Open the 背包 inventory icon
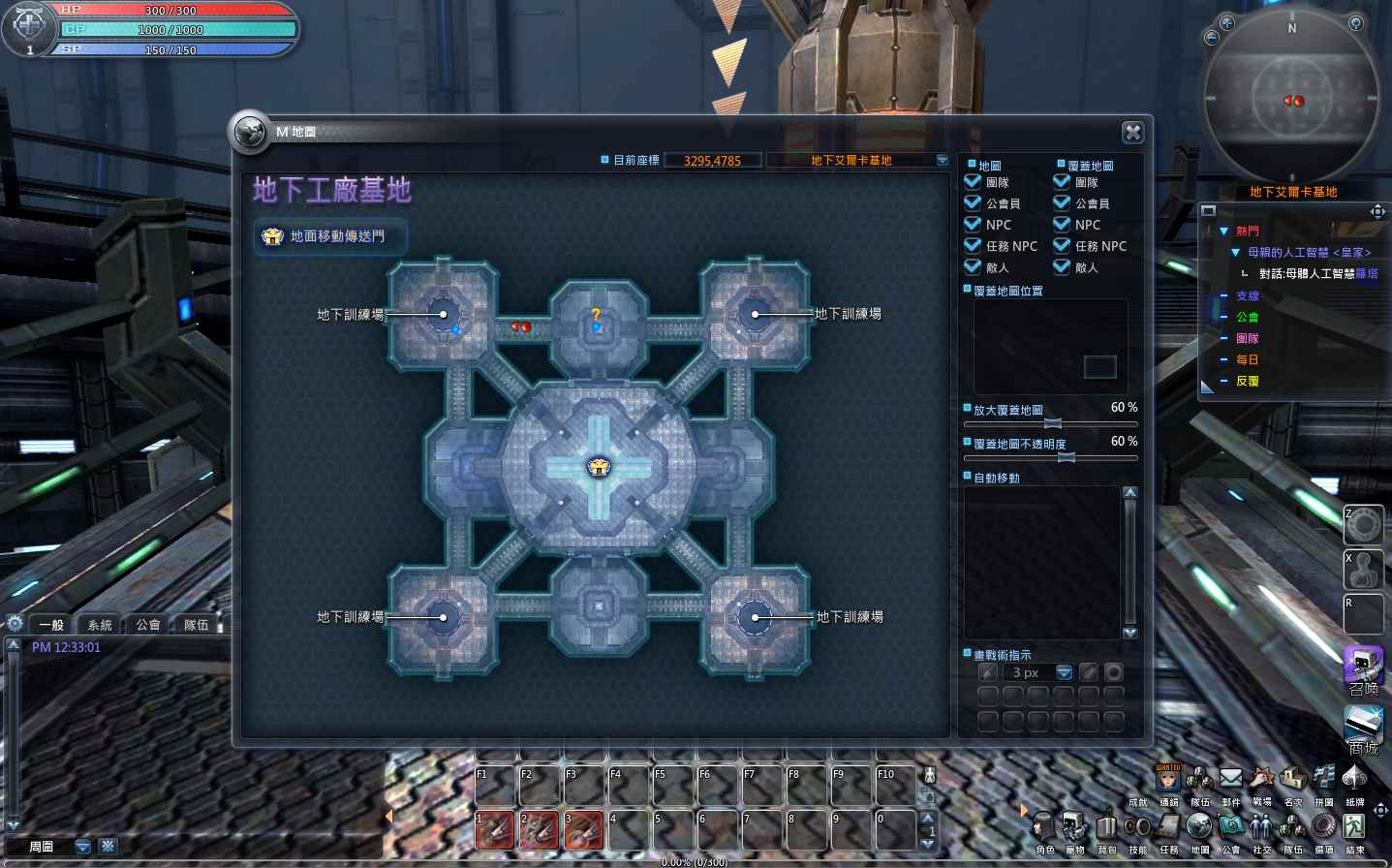The width and height of the screenshot is (1392, 868). pos(1104,828)
